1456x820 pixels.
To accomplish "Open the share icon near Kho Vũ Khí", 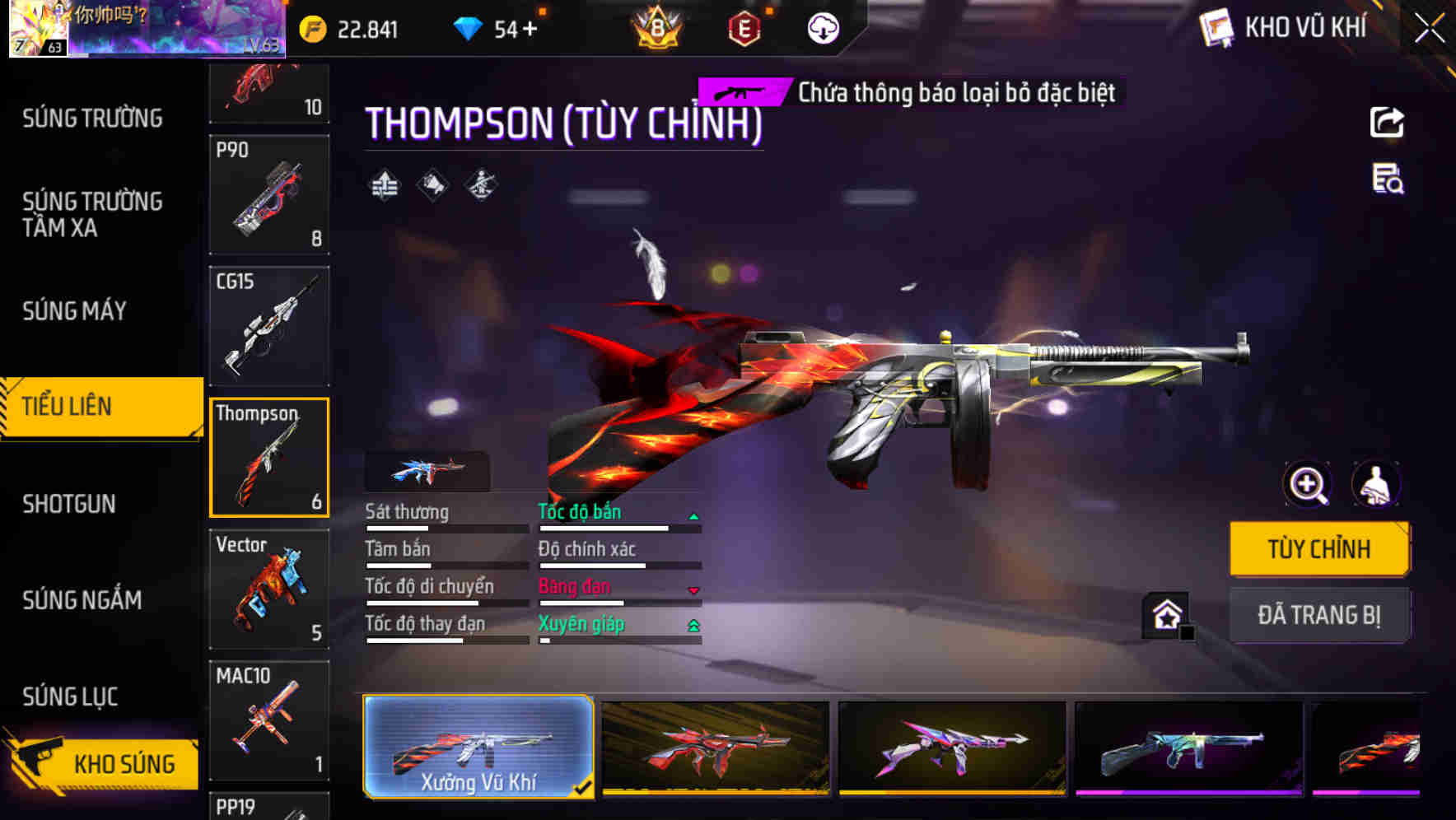I will [x=1387, y=122].
